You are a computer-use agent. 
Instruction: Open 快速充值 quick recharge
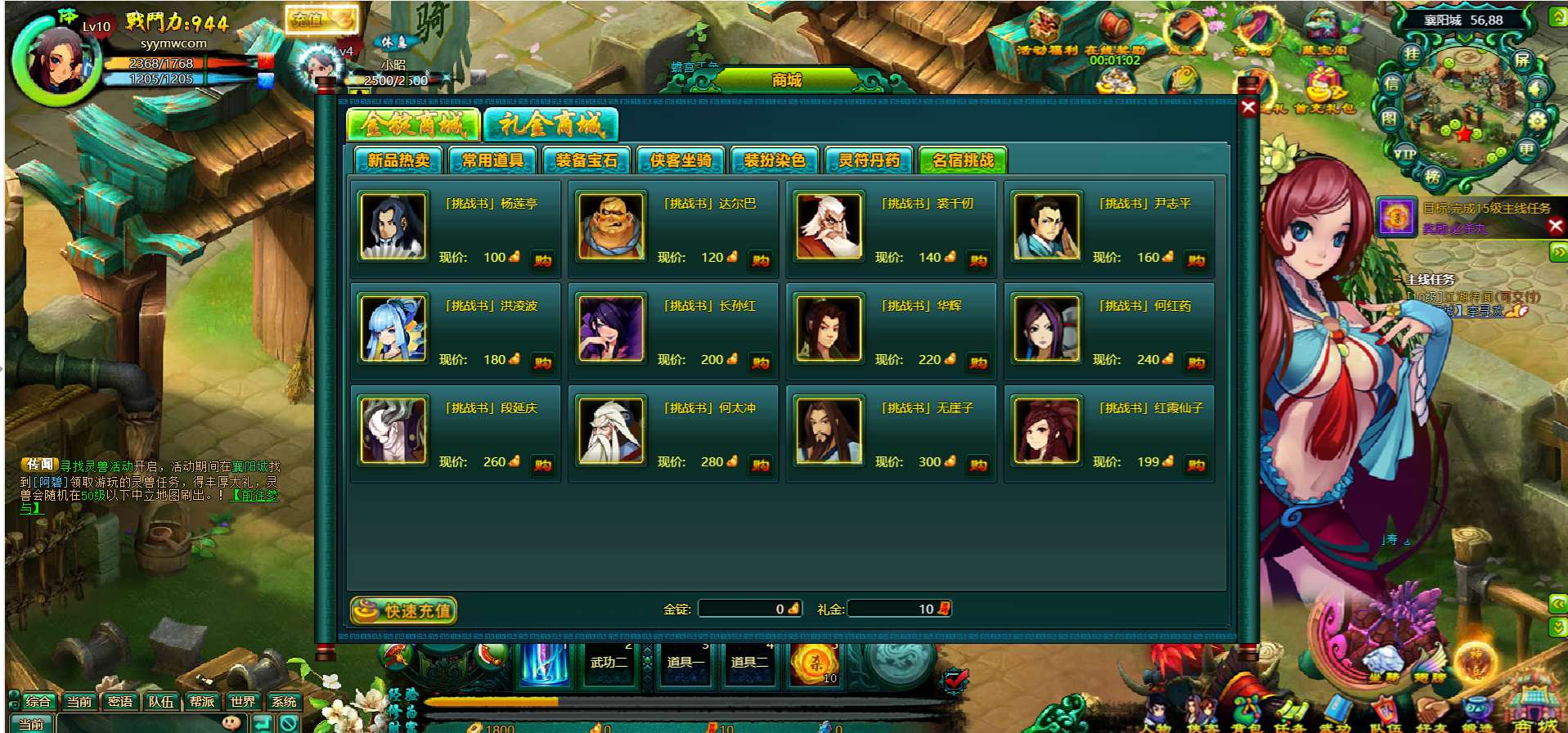(x=404, y=610)
